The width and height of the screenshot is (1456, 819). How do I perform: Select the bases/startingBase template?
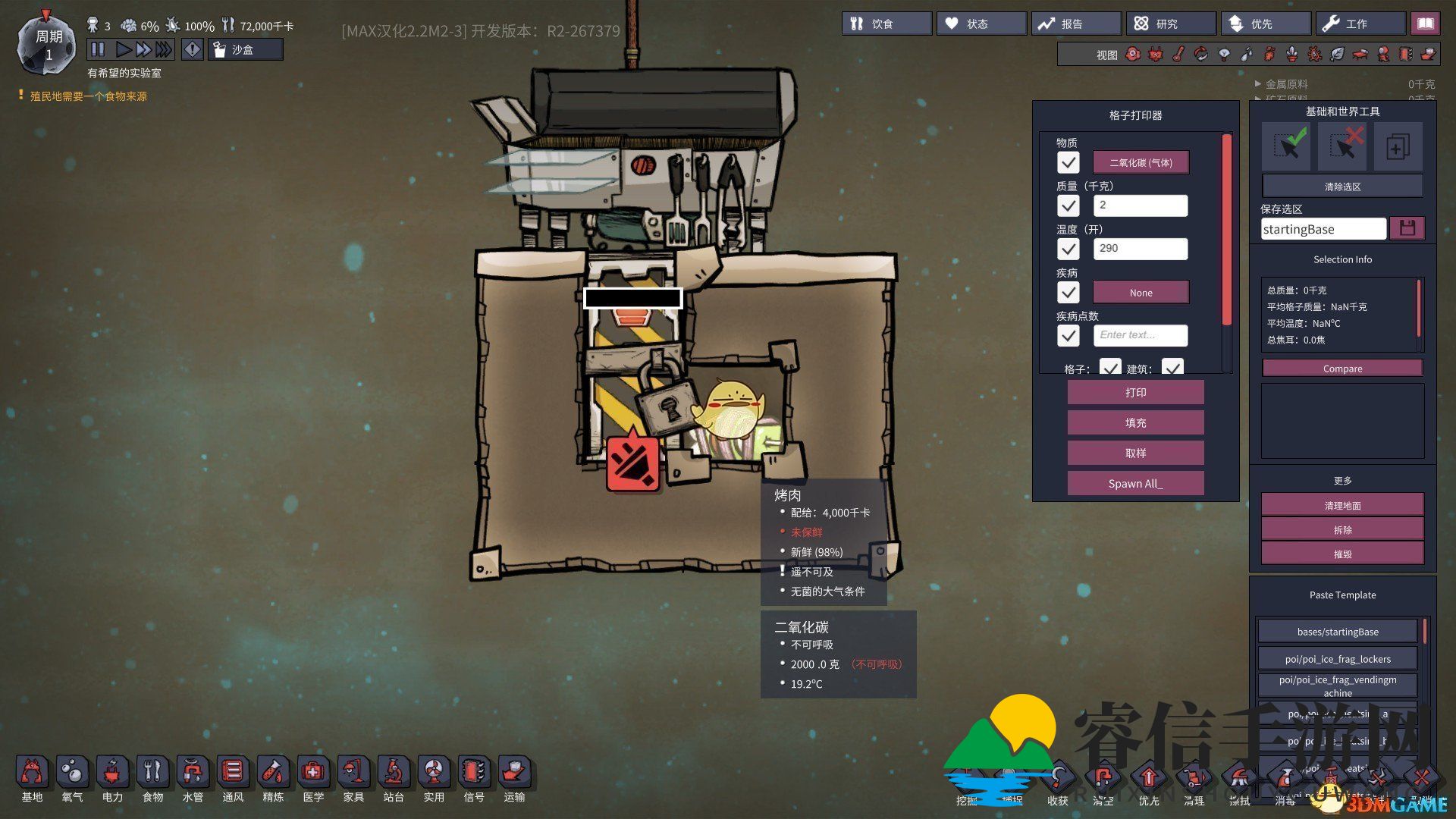pyautogui.click(x=1338, y=632)
